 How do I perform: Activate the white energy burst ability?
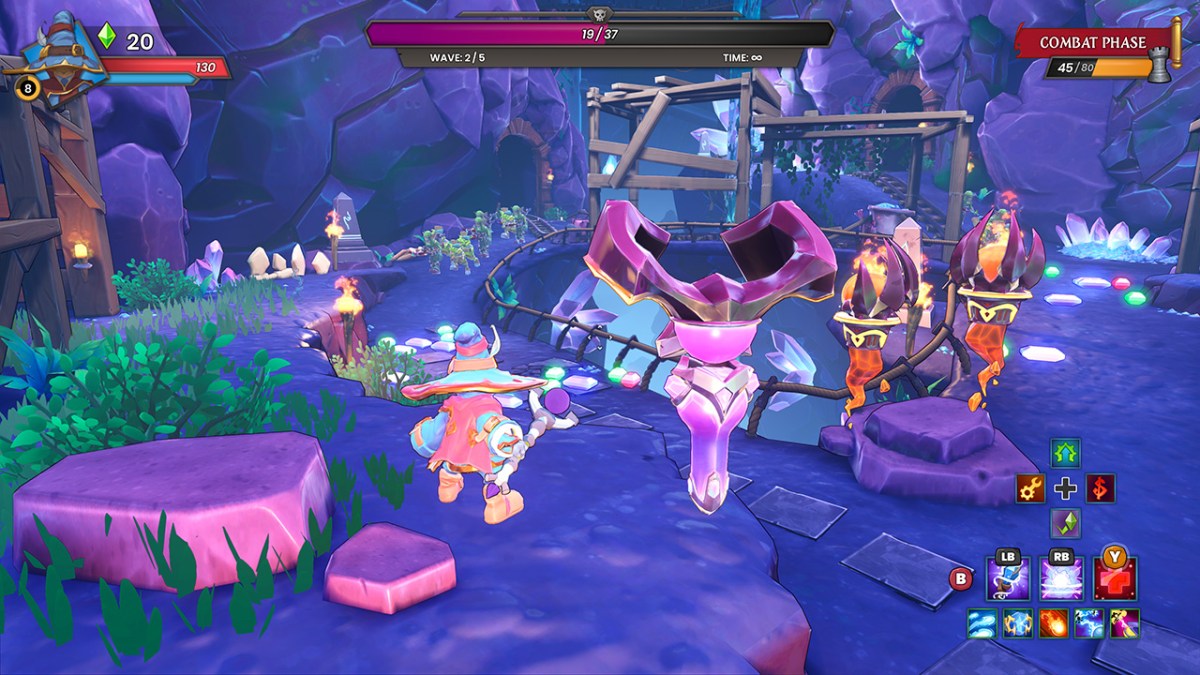tap(1061, 579)
